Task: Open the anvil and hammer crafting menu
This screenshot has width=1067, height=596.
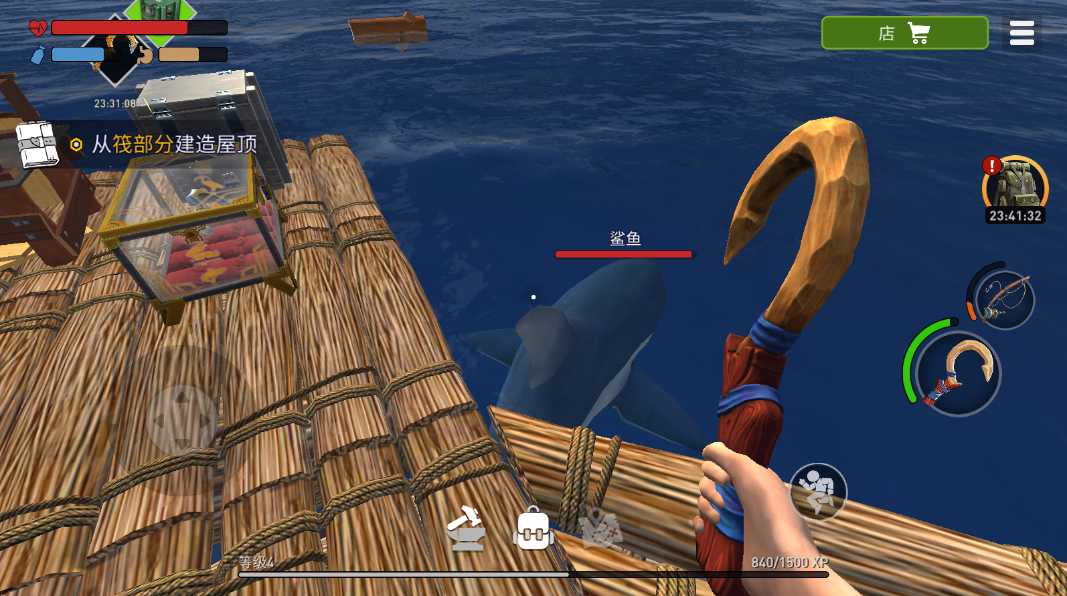Action: point(466,529)
